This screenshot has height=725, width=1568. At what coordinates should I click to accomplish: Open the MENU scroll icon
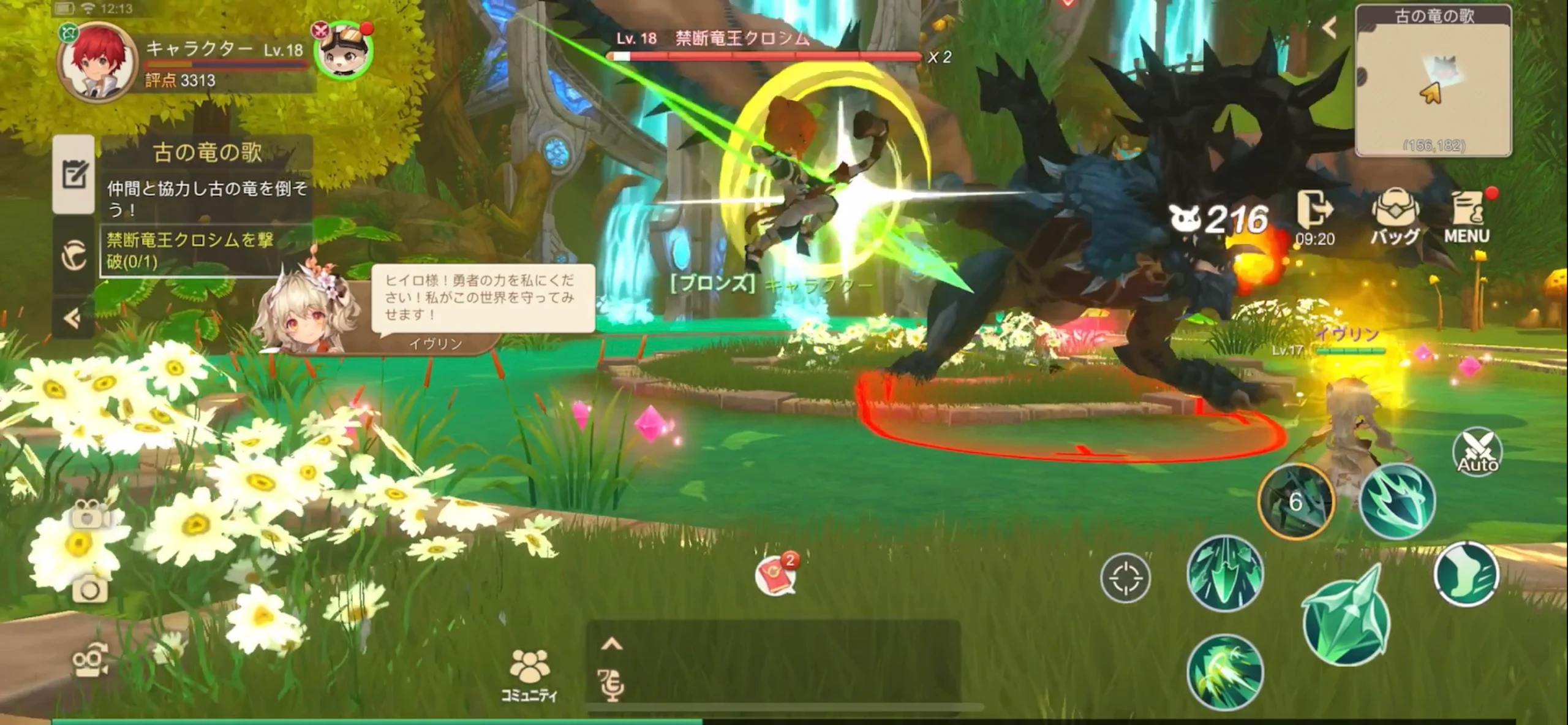1466,216
